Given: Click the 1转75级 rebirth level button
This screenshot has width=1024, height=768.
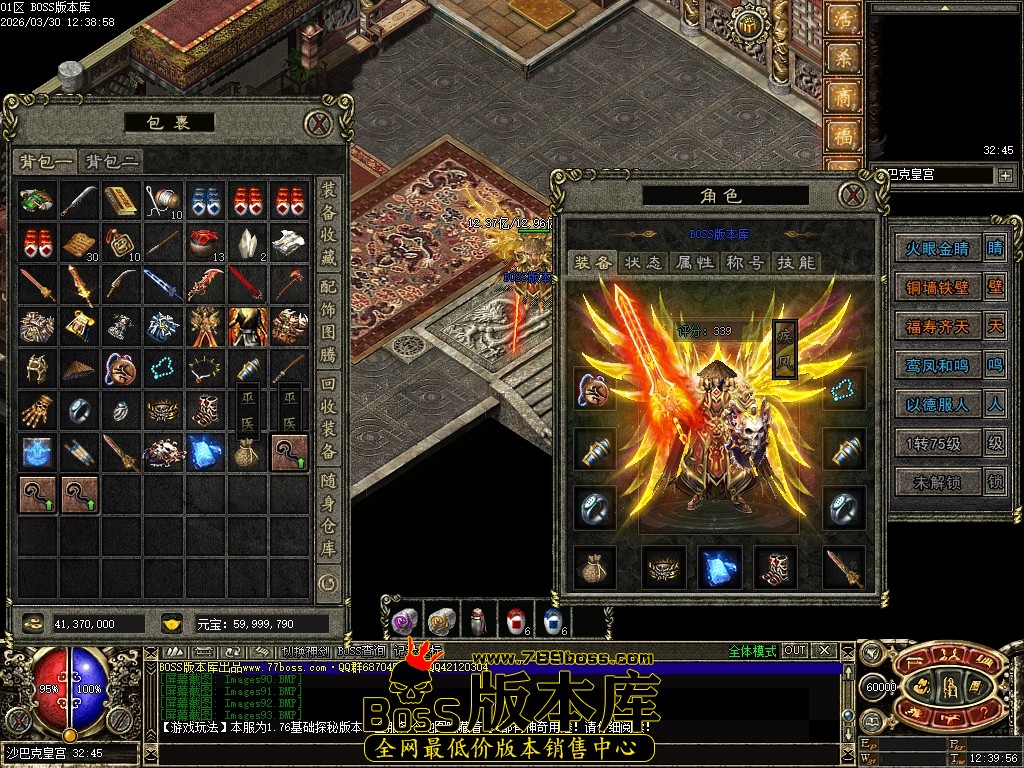Looking at the screenshot, I should coord(937,443).
